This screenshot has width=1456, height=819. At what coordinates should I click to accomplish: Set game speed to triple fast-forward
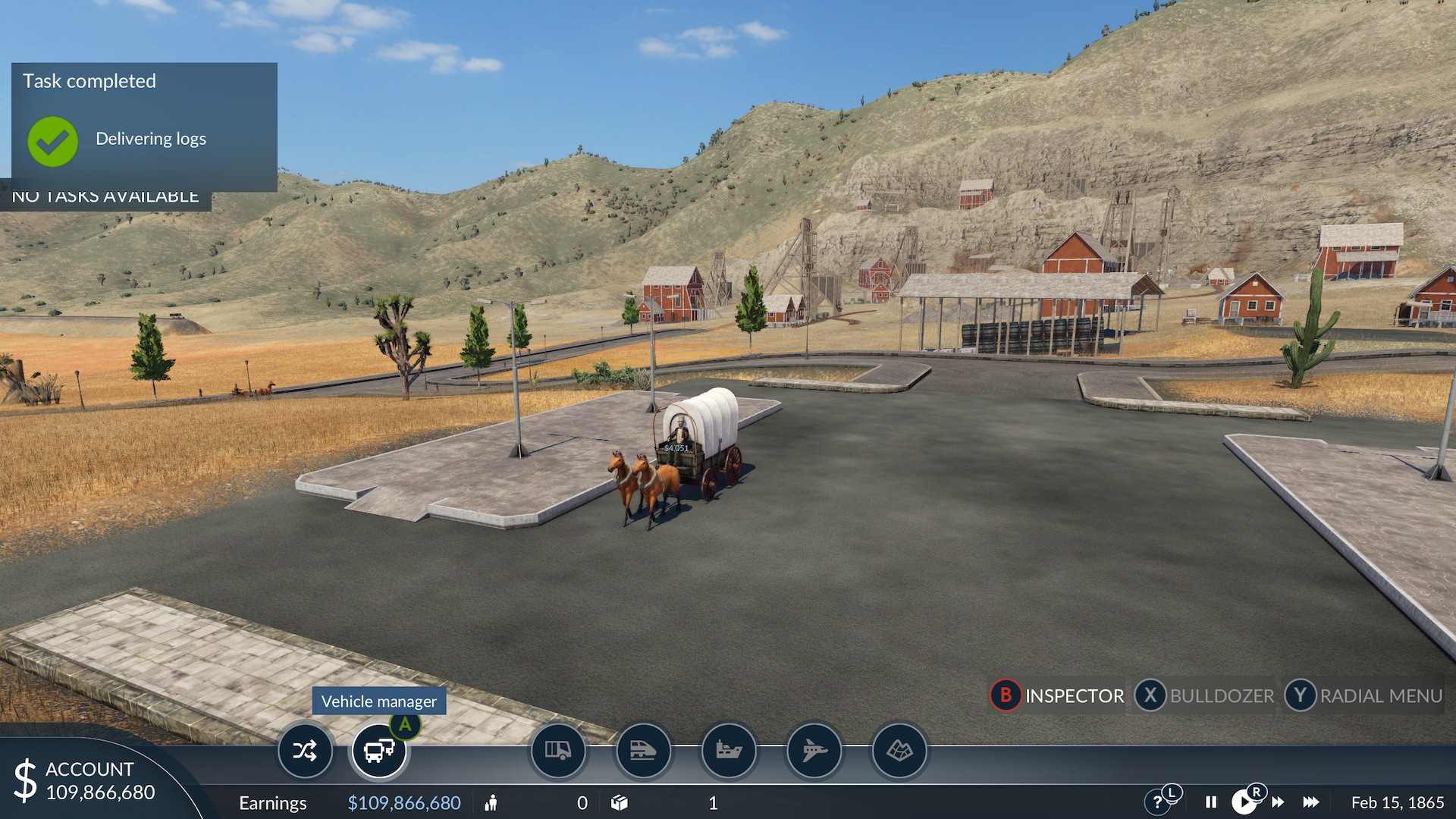(1311, 802)
